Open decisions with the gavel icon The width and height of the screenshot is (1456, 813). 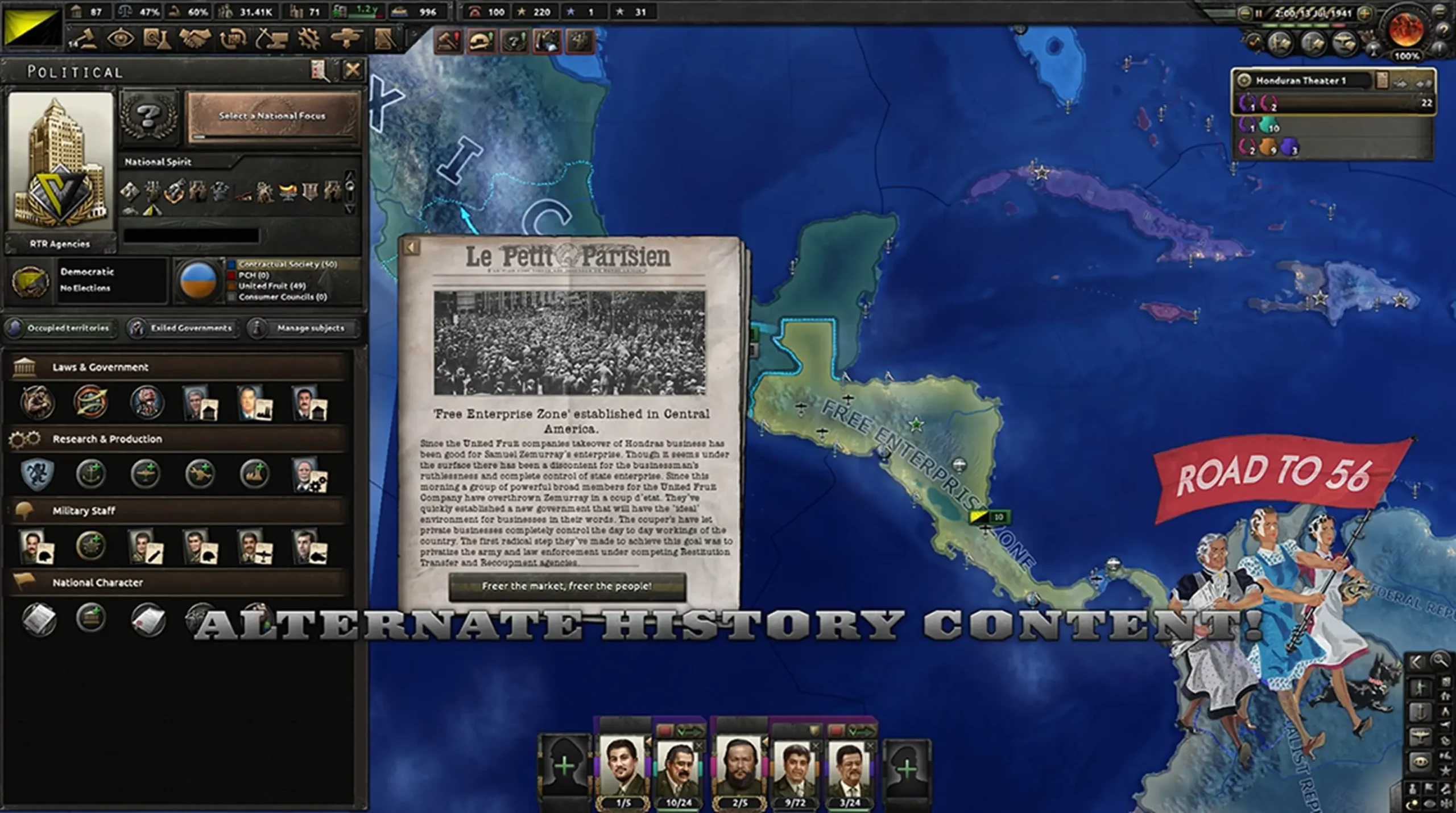[83, 39]
